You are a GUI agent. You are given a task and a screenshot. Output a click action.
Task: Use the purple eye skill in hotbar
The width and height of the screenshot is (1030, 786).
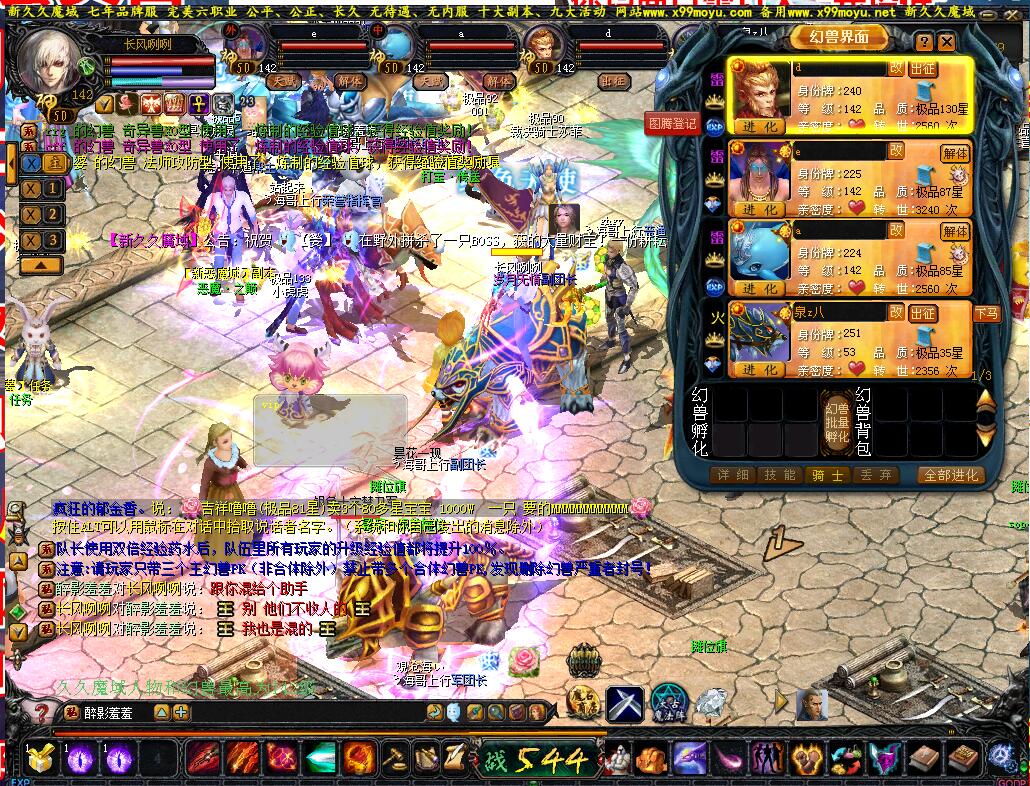pyautogui.click(x=79, y=758)
